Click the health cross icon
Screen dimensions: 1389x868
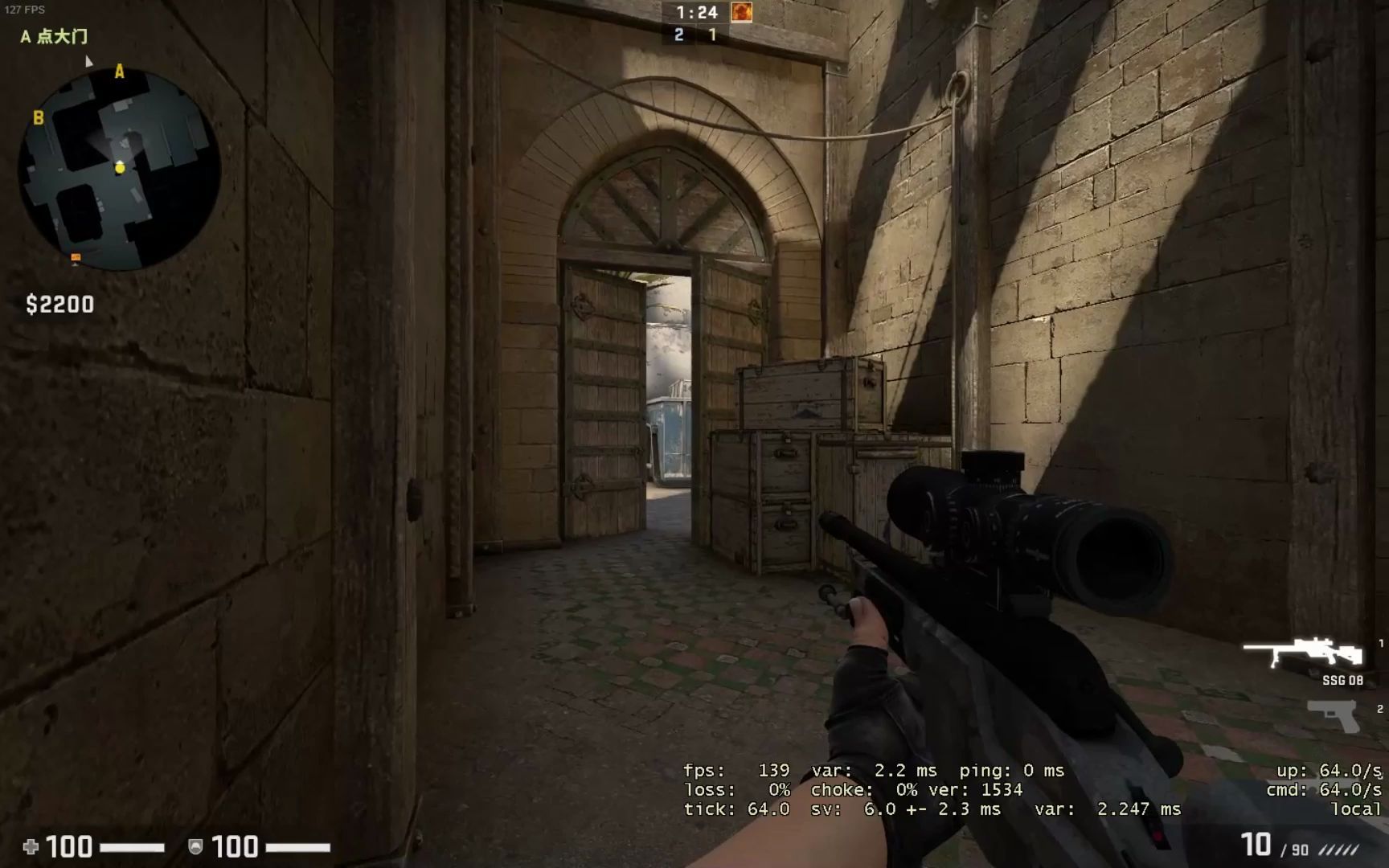click(31, 846)
